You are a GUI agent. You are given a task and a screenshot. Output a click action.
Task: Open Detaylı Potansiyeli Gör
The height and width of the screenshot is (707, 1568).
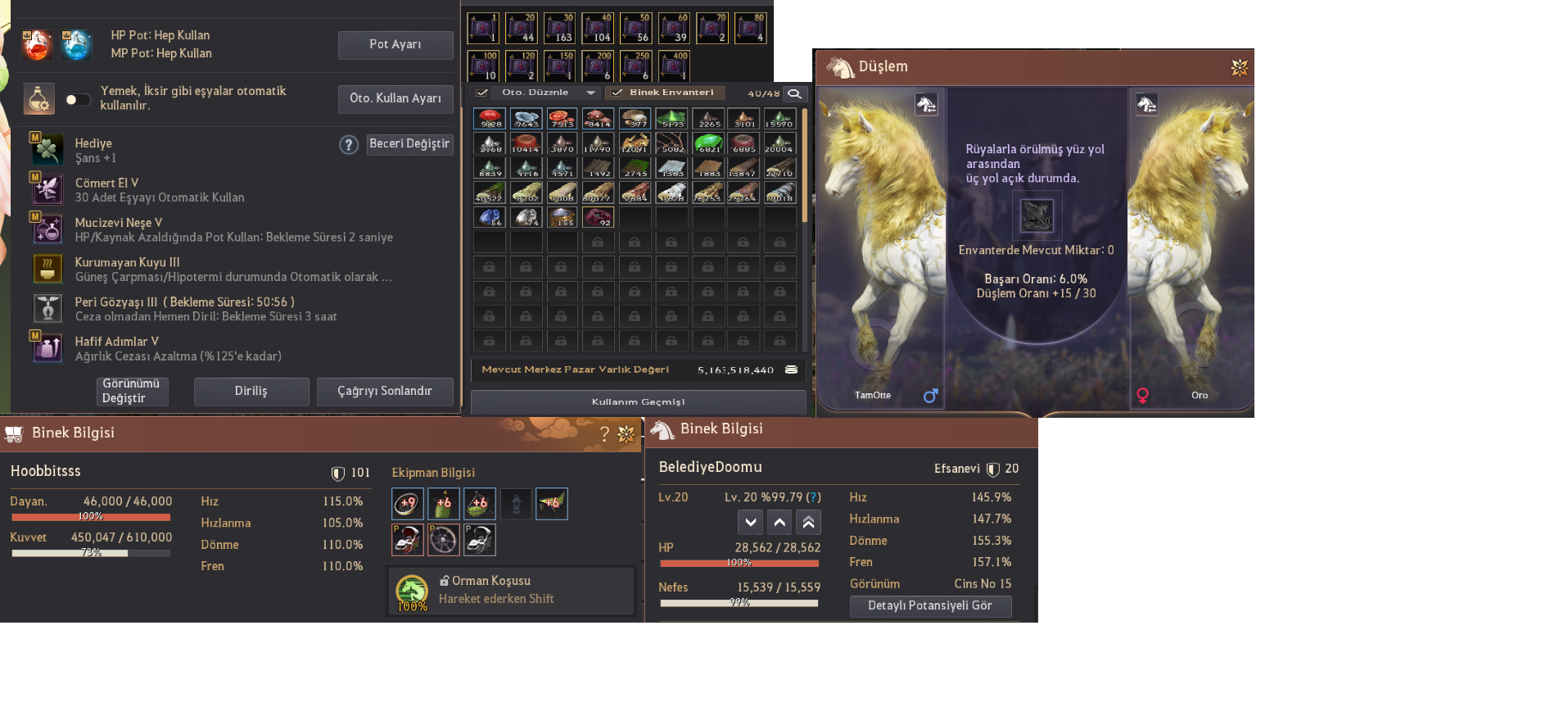tap(930, 606)
